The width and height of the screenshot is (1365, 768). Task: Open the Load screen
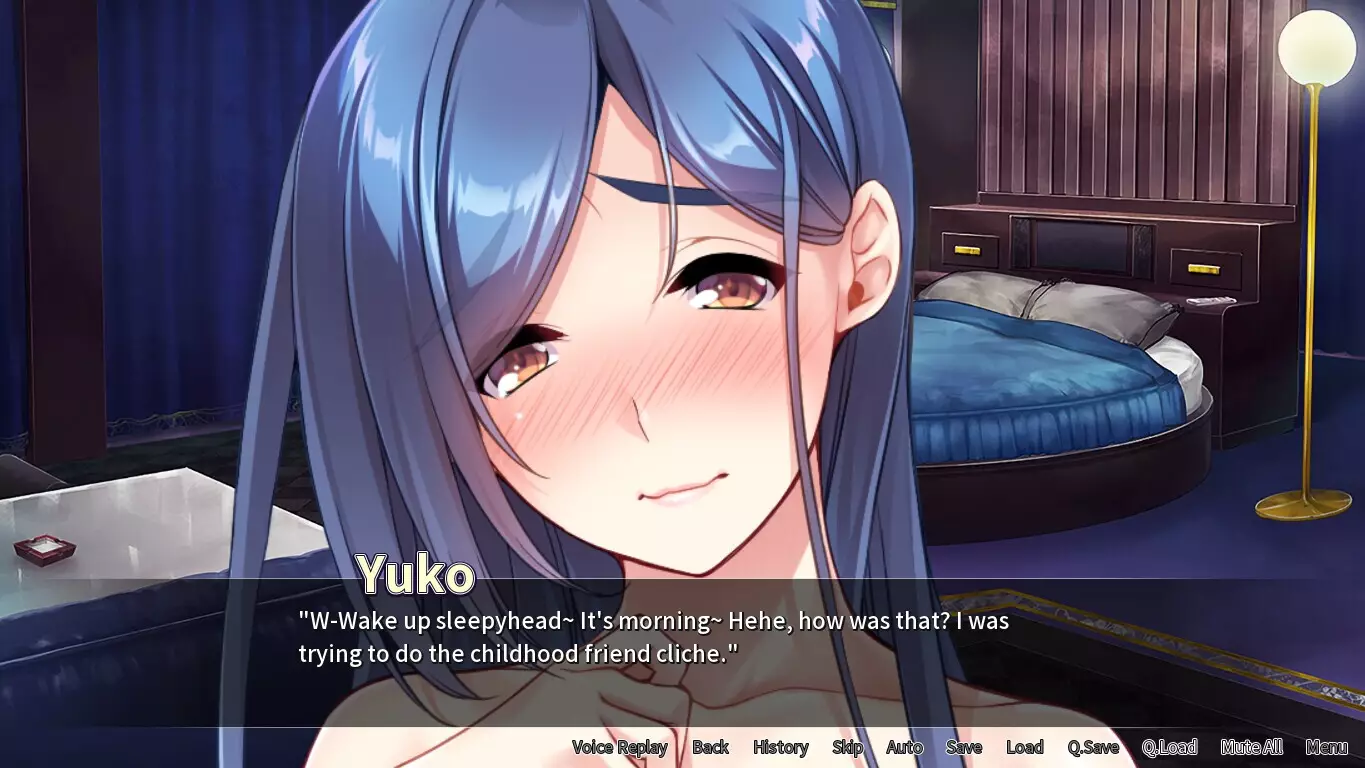click(1025, 747)
